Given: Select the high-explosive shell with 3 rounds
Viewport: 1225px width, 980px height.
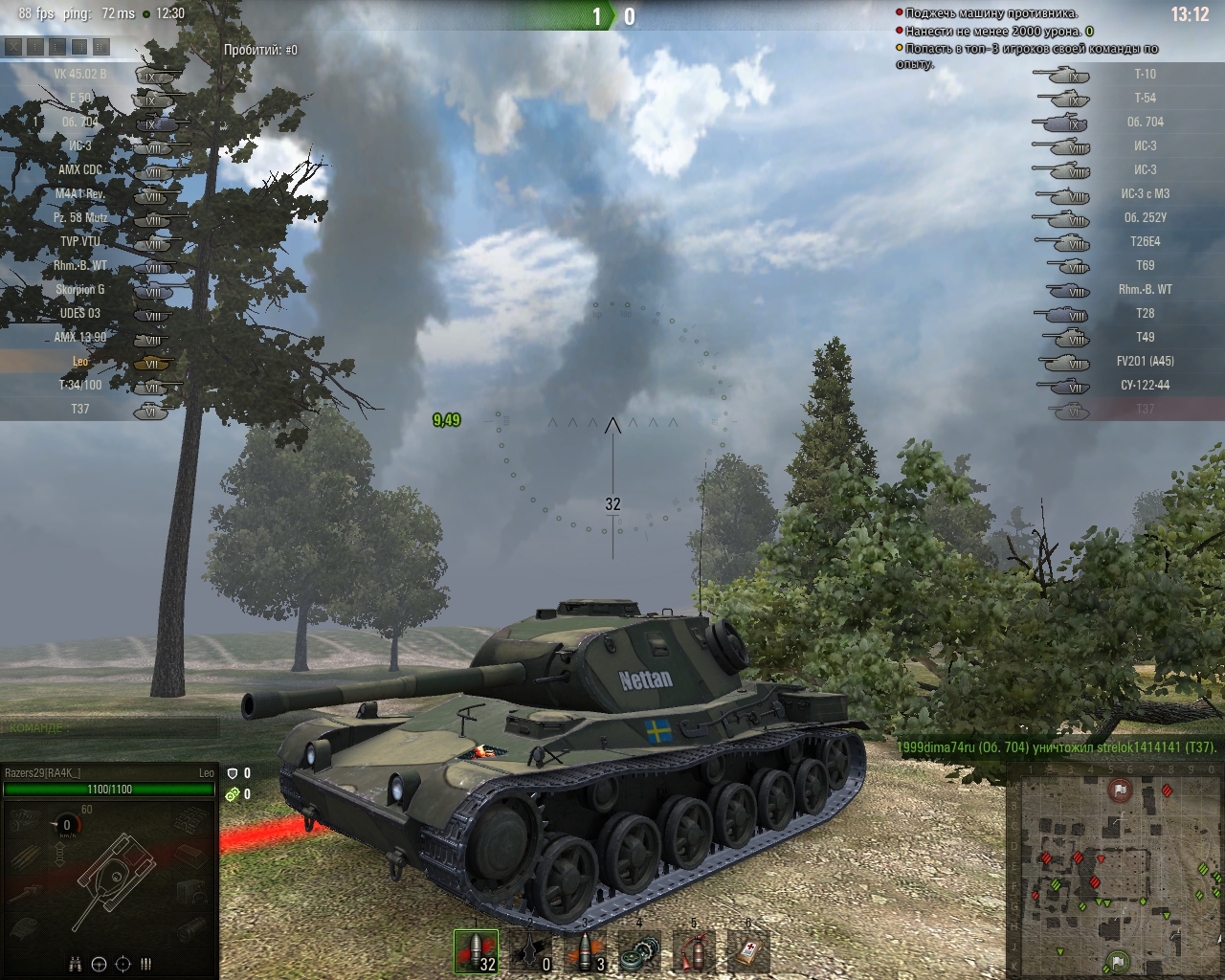Looking at the screenshot, I should point(585,952).
